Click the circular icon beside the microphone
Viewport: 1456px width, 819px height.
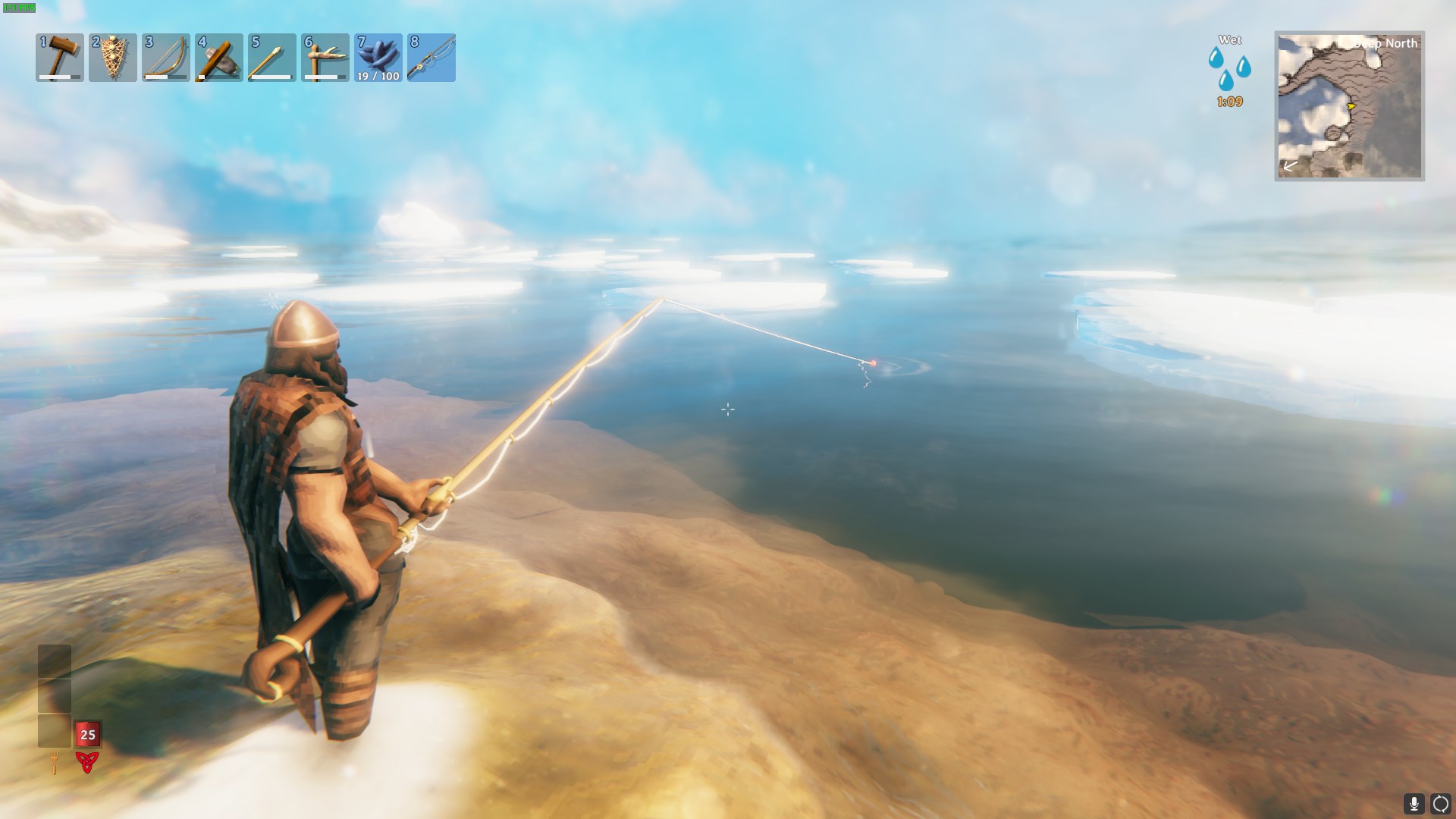pyautogui.click(x=1440, y=803)
